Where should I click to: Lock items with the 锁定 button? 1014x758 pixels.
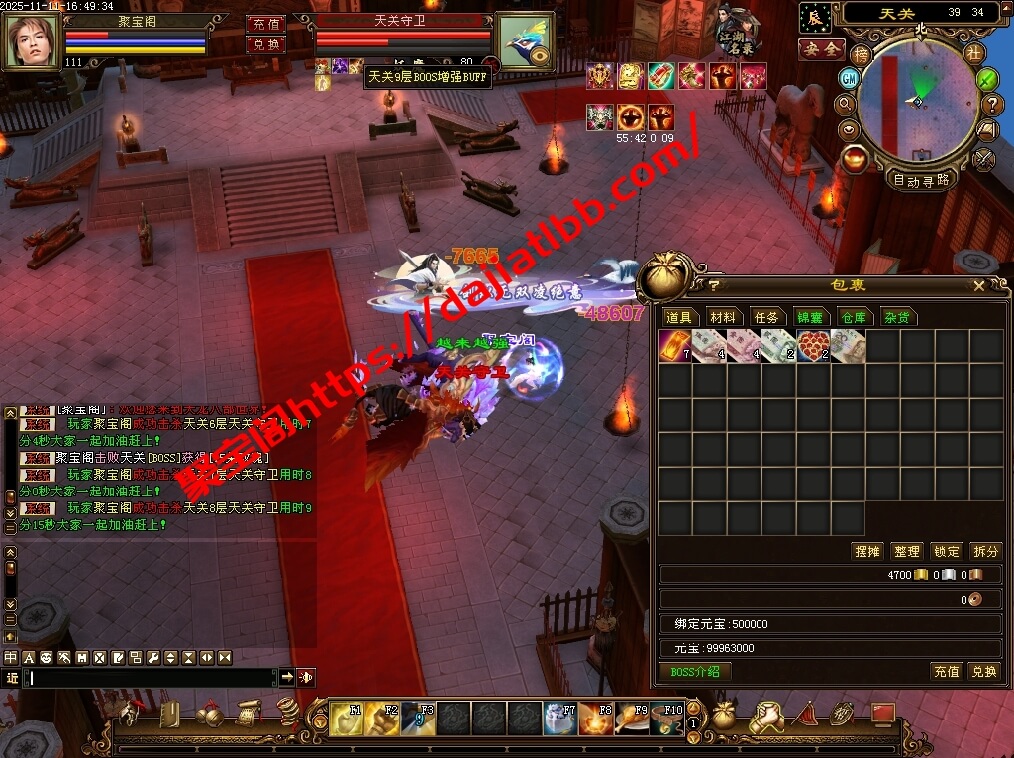tap(946, 551)
